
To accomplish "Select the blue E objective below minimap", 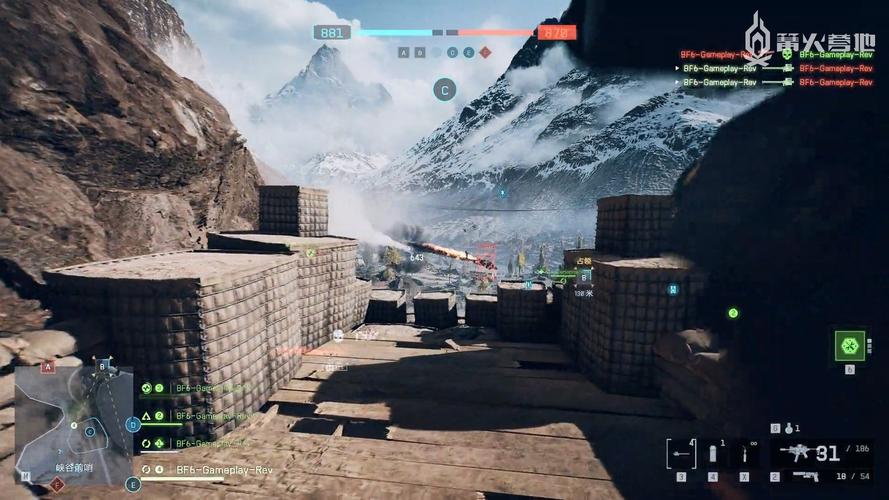I will (133, 484).
